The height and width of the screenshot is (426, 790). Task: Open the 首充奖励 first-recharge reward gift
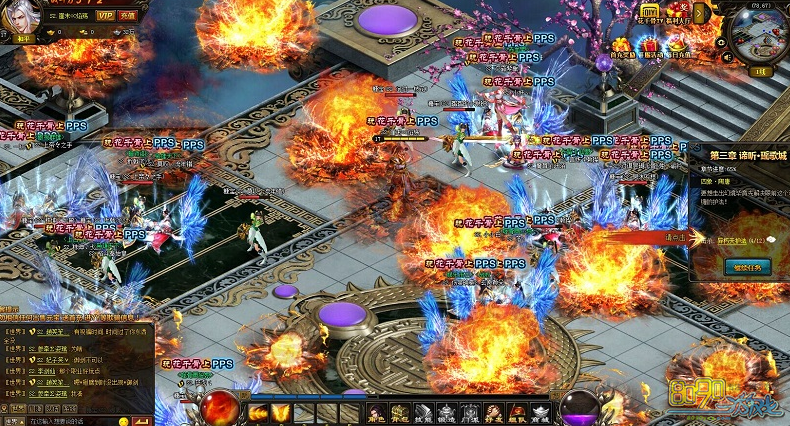pos(625,45)
